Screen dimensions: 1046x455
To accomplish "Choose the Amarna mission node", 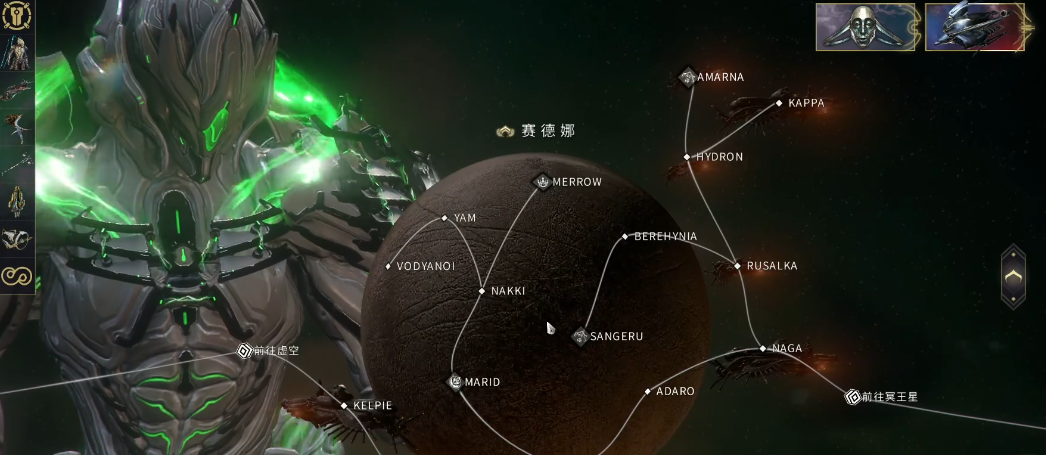I will click(688, 77).
